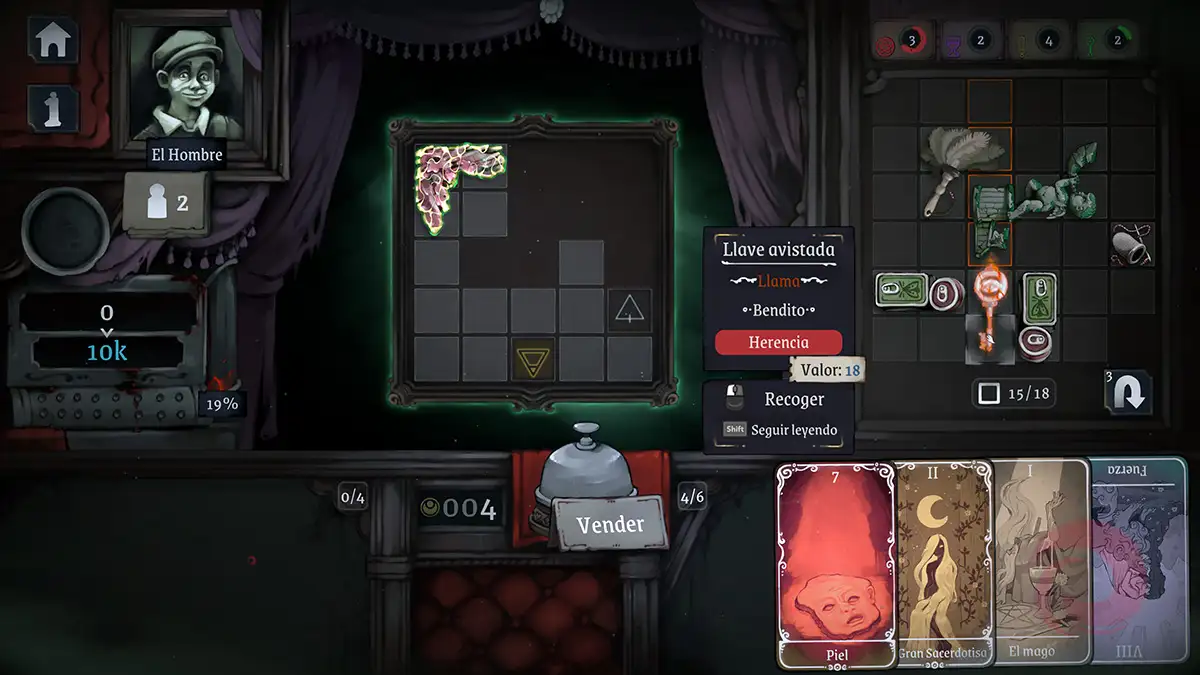Image resolution: width=1200 pixels, height=675 pixels.
Task: Click the yellow inverted triangle tile
Action: (x=533, y=359)
